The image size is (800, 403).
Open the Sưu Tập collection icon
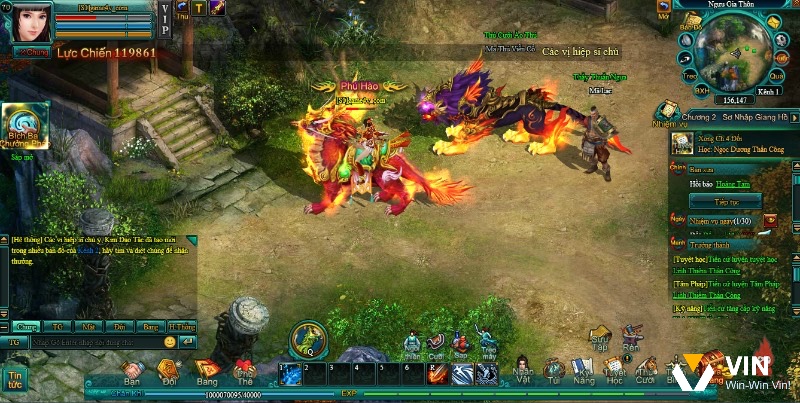tap(600, 335)
